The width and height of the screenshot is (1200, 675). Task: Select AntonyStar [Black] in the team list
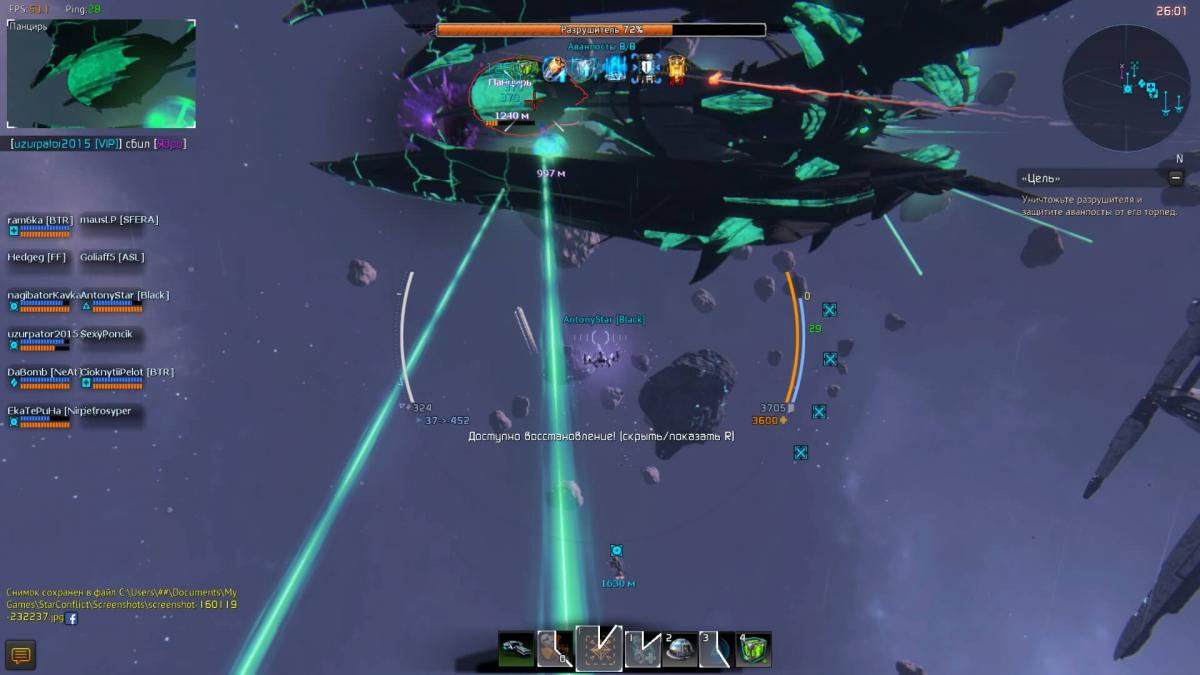click(x=124, y=296)
